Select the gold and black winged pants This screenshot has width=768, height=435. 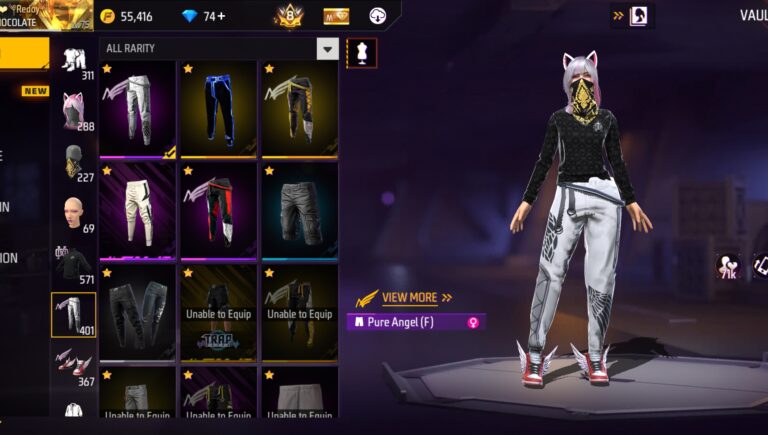pos(299,108)
